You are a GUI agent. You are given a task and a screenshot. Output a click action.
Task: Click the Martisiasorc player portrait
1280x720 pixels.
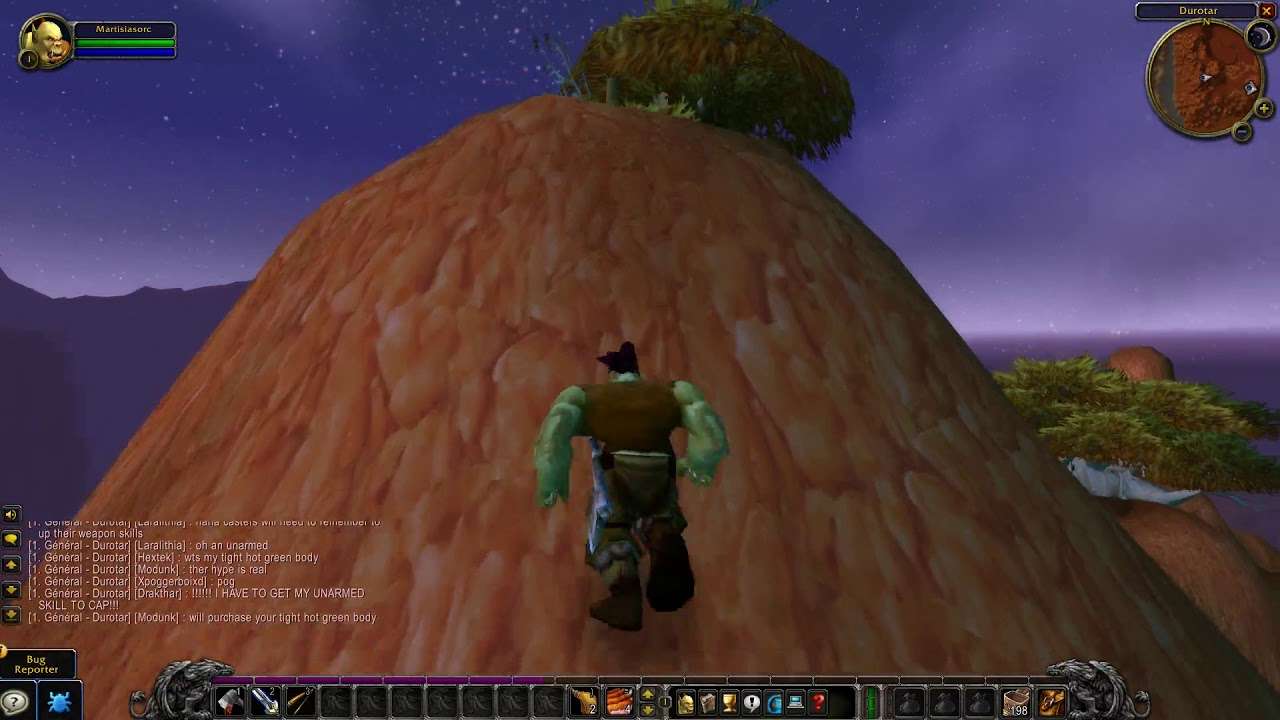46,41
